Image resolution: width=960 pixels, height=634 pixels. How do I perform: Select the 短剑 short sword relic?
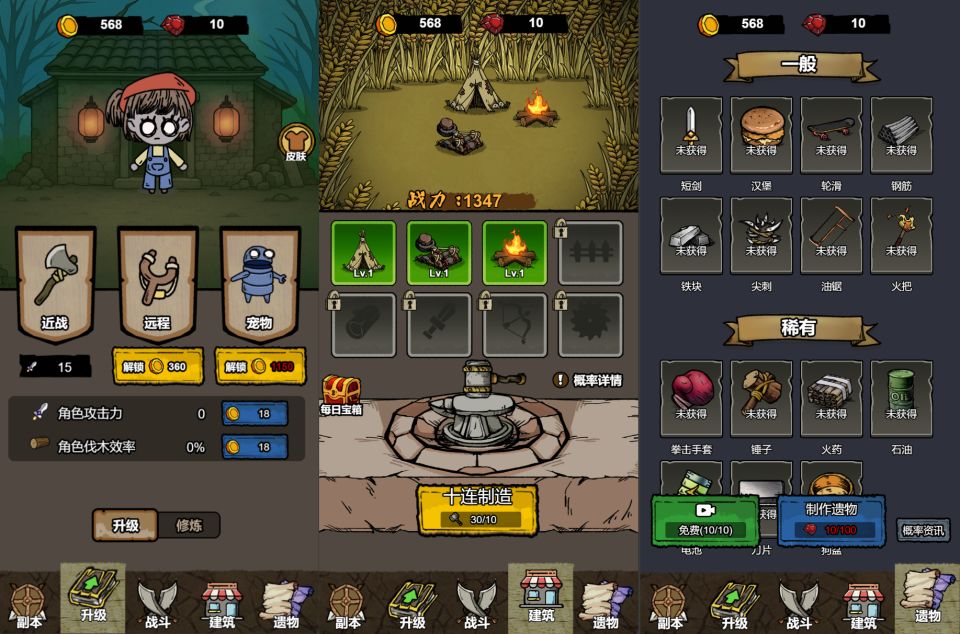[x=691, y=134]
